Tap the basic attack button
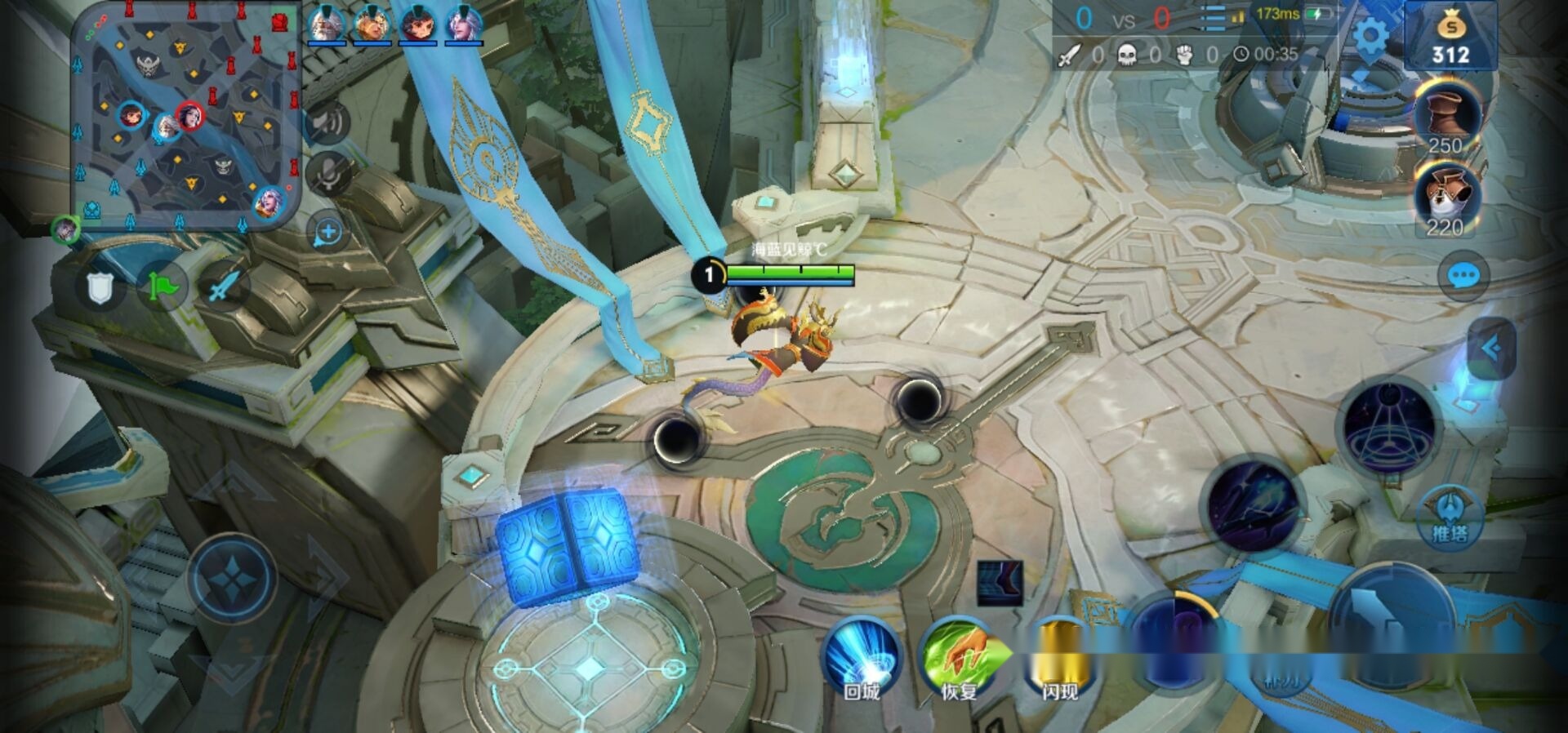1568x733 pixels. click(1391, 622)
